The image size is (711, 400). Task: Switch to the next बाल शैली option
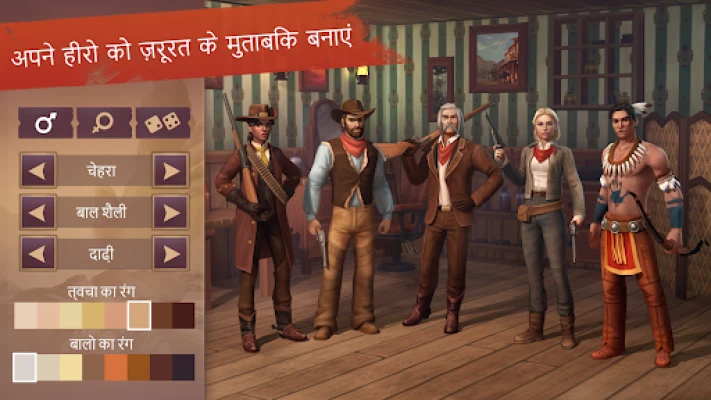coord(171,211)
